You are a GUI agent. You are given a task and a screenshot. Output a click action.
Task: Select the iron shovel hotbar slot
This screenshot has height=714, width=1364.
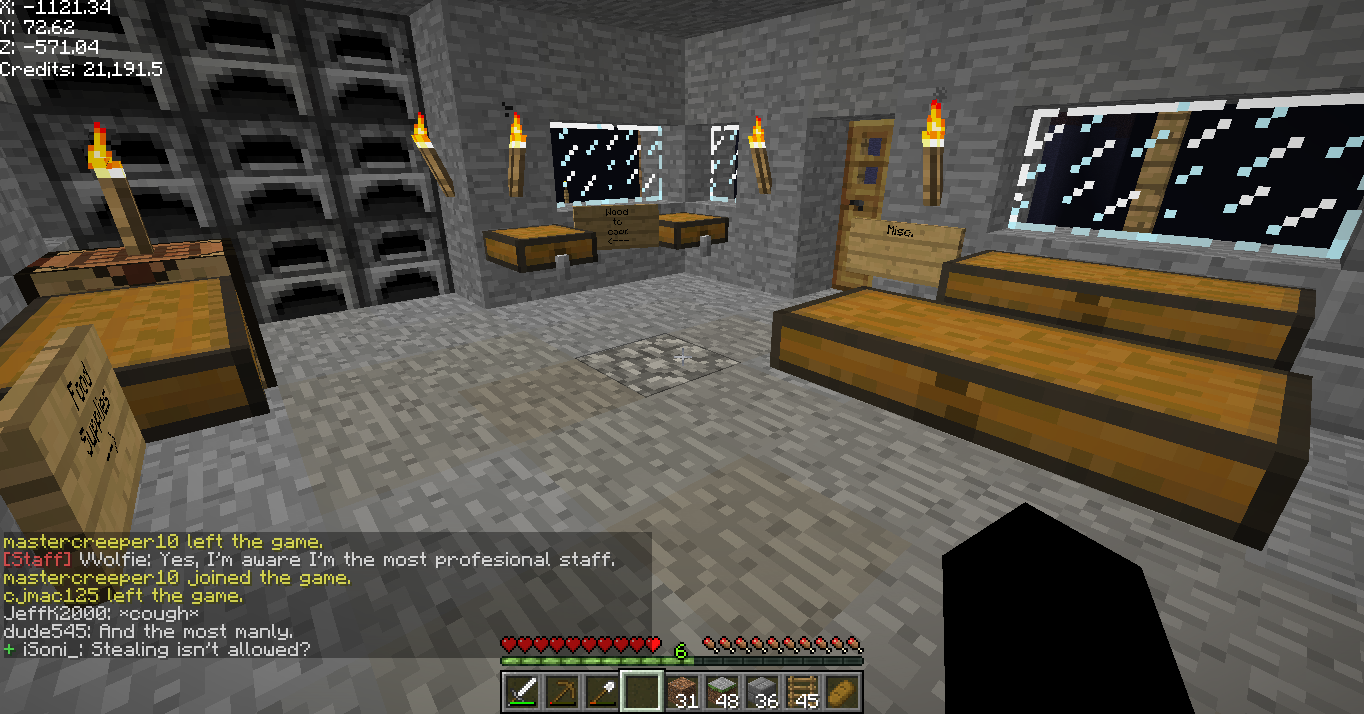(601, 690)
